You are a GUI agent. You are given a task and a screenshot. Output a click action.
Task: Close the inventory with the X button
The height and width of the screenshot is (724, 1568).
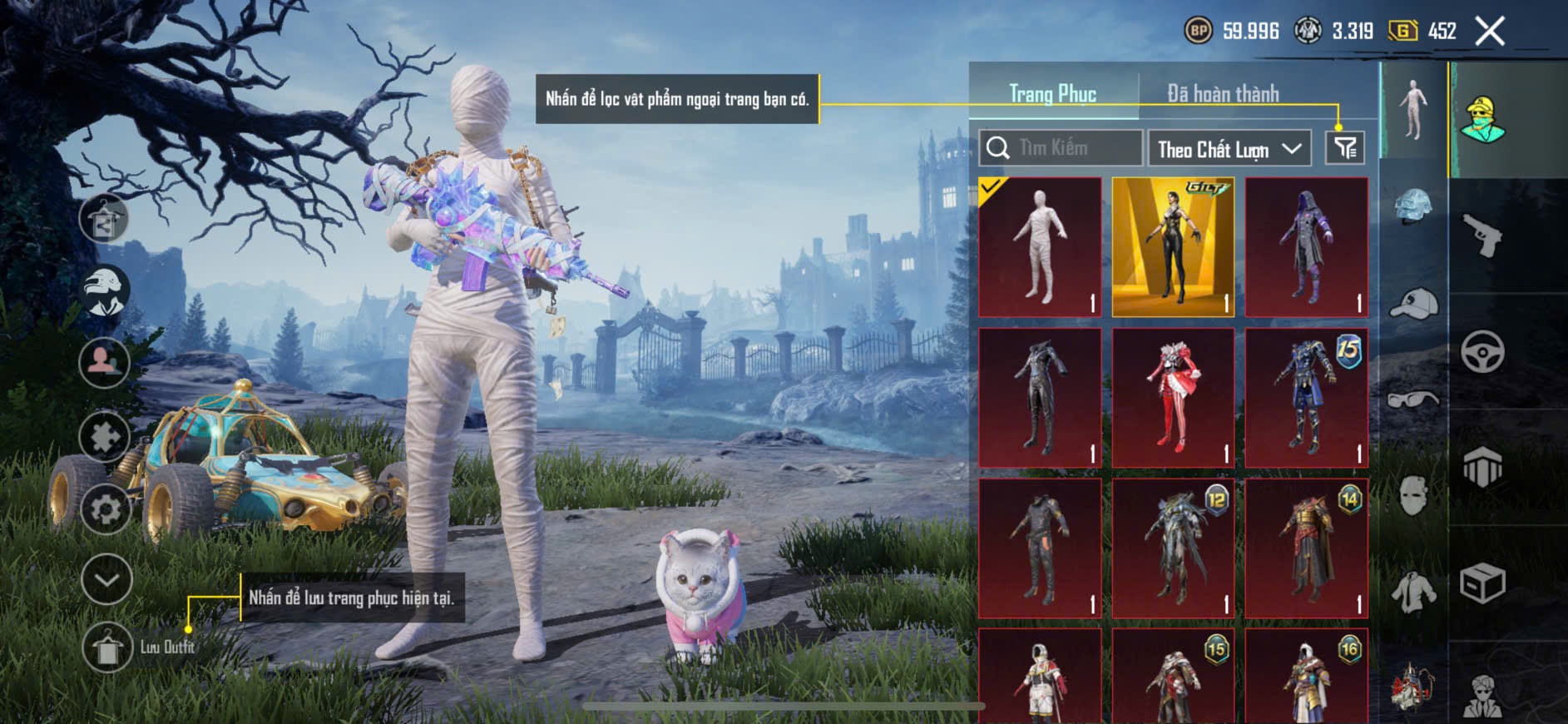(x=1489, y=32)
